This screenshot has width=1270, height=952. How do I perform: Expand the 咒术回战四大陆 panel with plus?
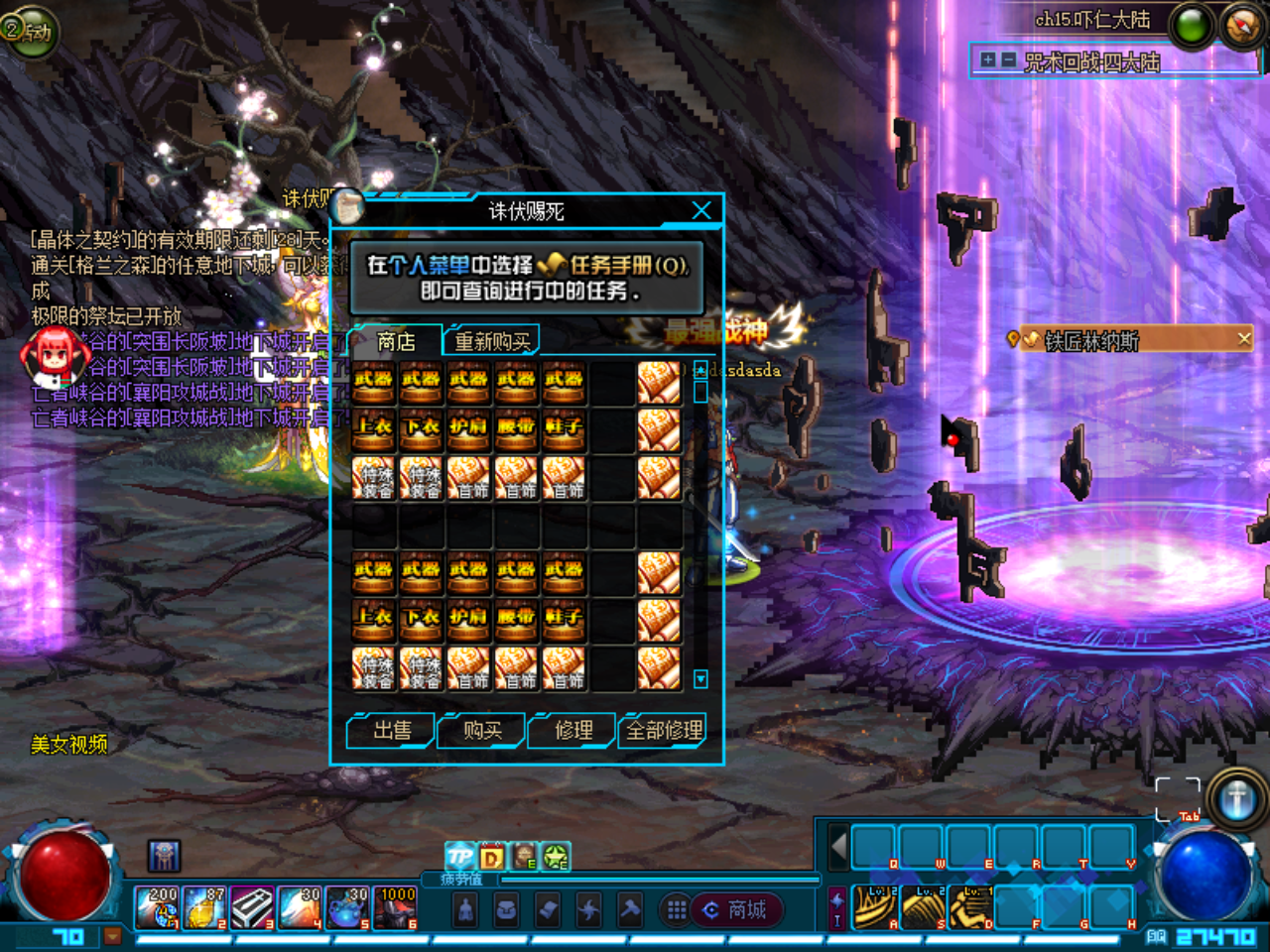[x=987, y=60]
